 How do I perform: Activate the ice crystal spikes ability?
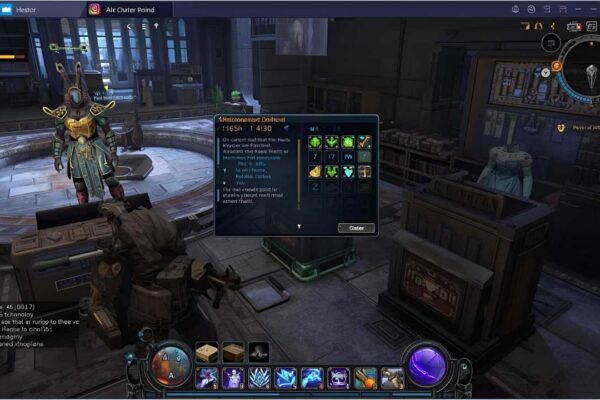click(x=259, y=378)
